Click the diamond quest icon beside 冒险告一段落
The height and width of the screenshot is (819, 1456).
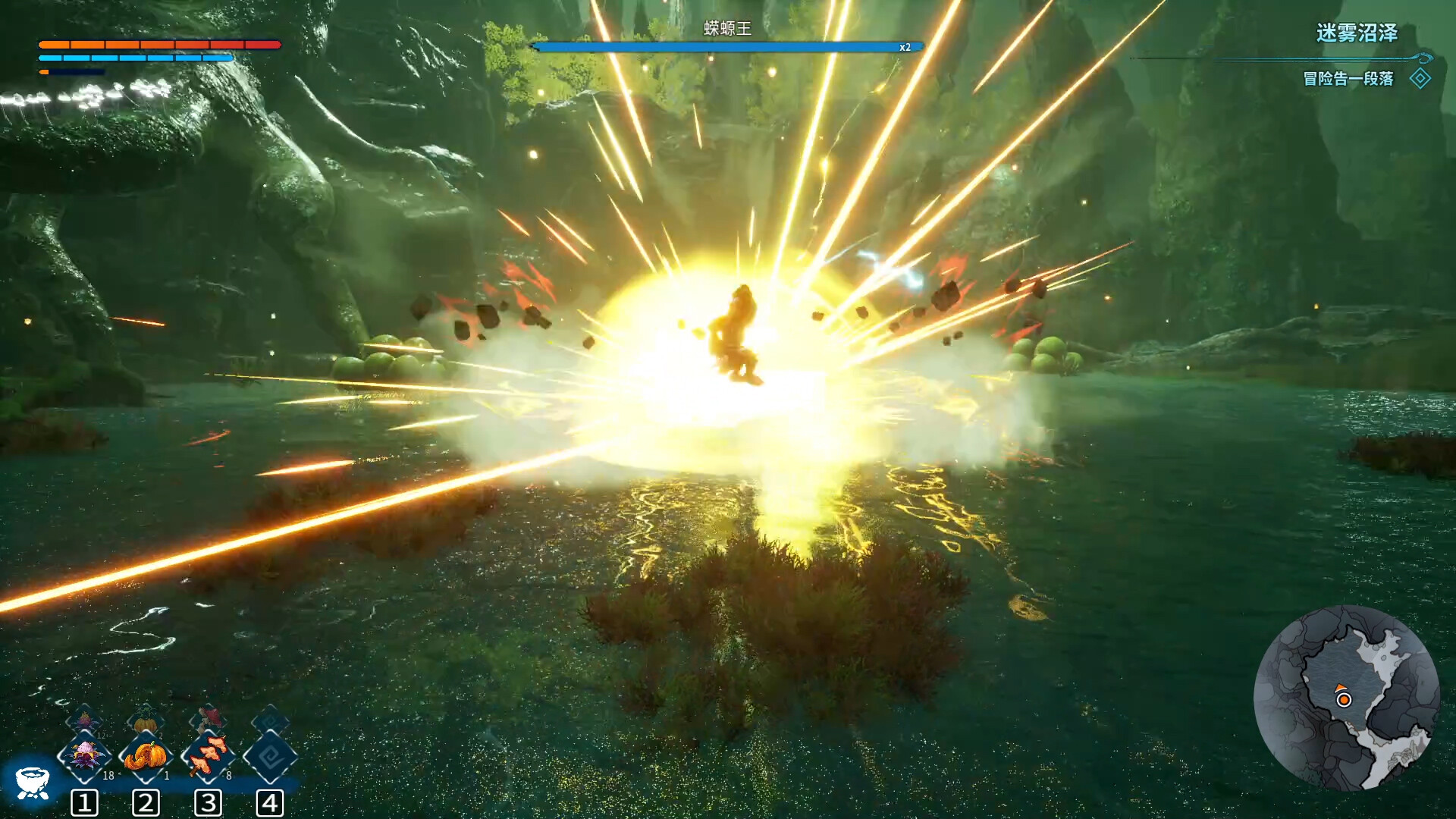[x=1420, y=77]
